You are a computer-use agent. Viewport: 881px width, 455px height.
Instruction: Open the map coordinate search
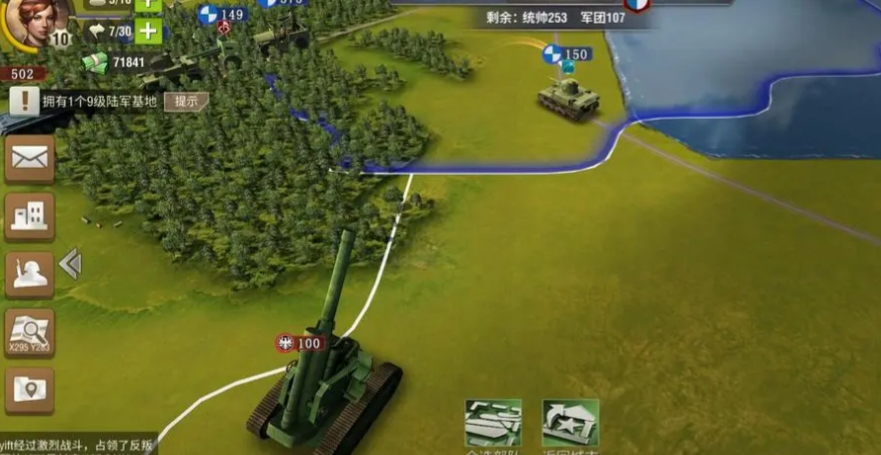pos(30,332)
